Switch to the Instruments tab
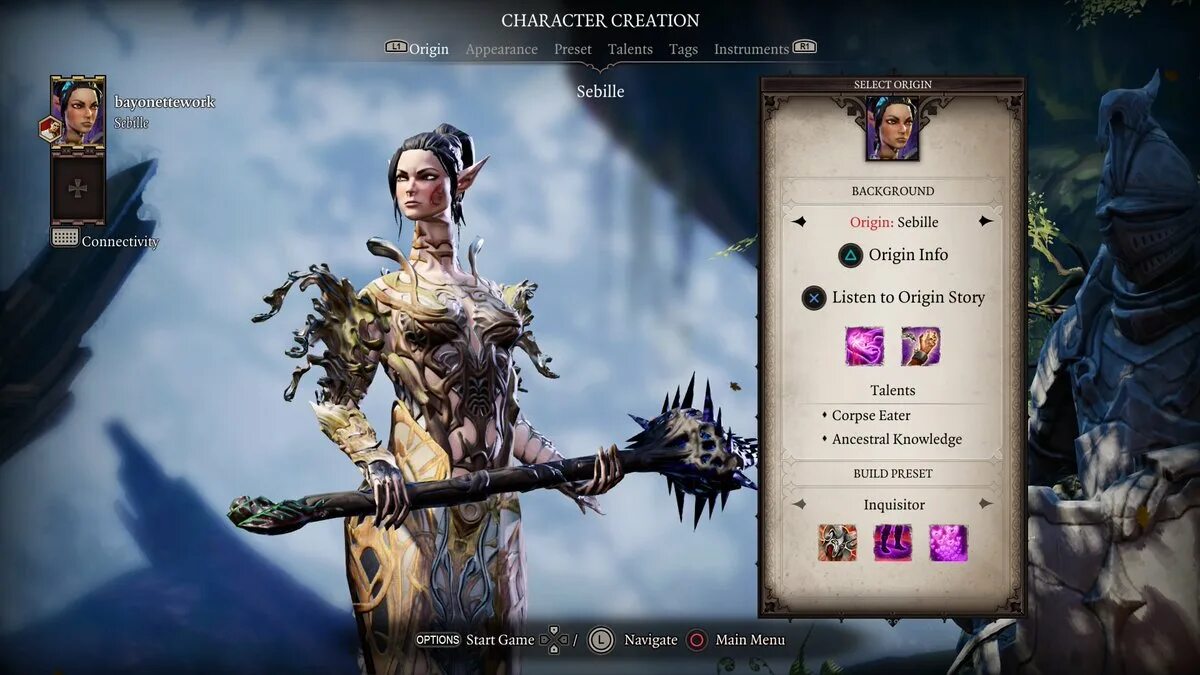Image resolution: width=1200 pixels, height=675 pixels. pyautogui.click(x=751, y=49)
